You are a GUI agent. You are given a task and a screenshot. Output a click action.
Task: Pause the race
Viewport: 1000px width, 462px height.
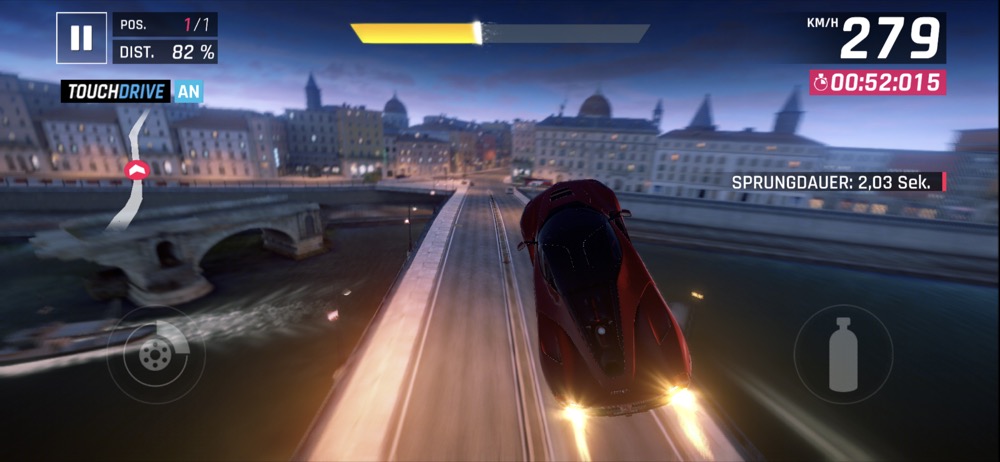[x=81, y=38]
